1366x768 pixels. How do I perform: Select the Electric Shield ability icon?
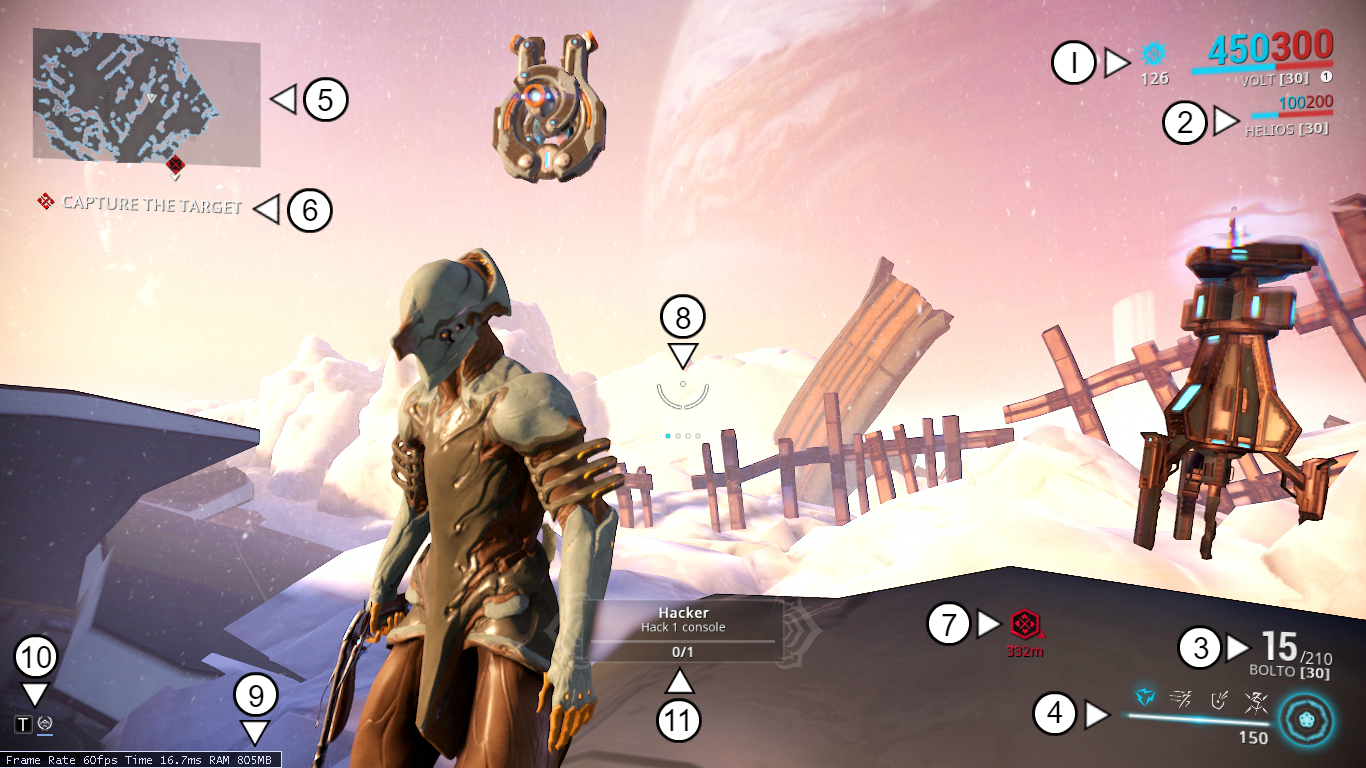1218,702
